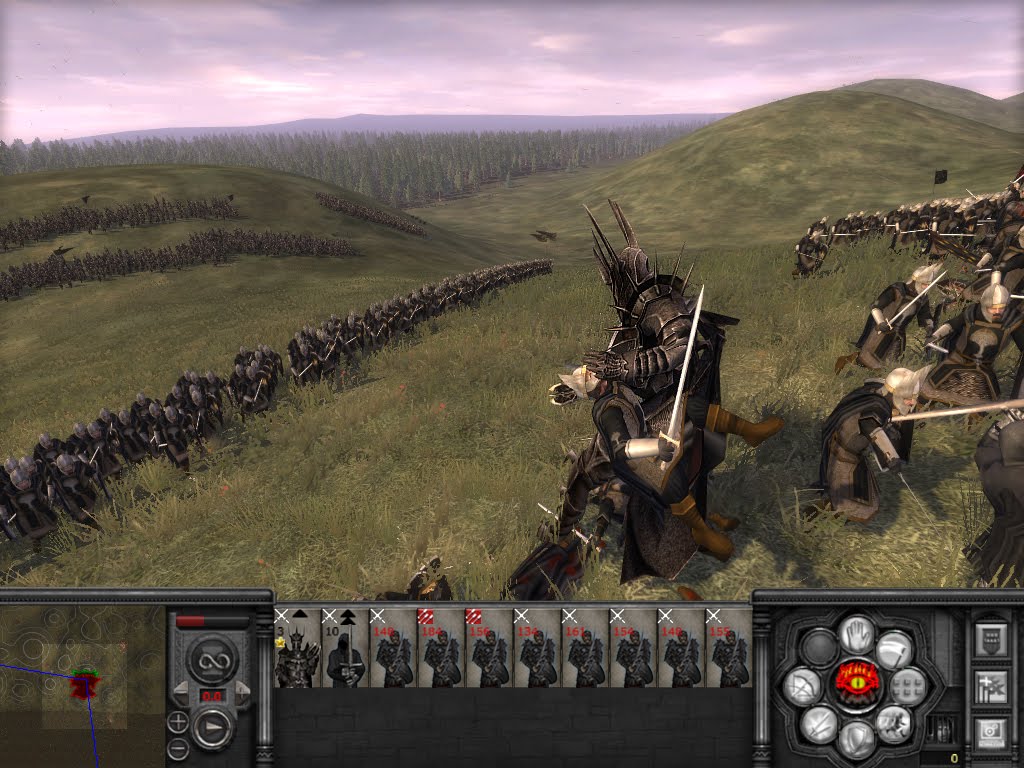Activate the running horse withdraw button
1024x768 pixels.
point(893,723)
